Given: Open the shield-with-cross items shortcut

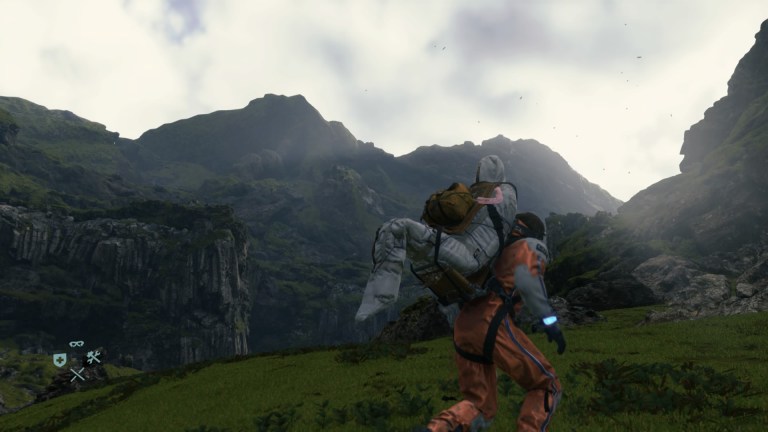Looking at the screenshot, I should coord(60,359).
